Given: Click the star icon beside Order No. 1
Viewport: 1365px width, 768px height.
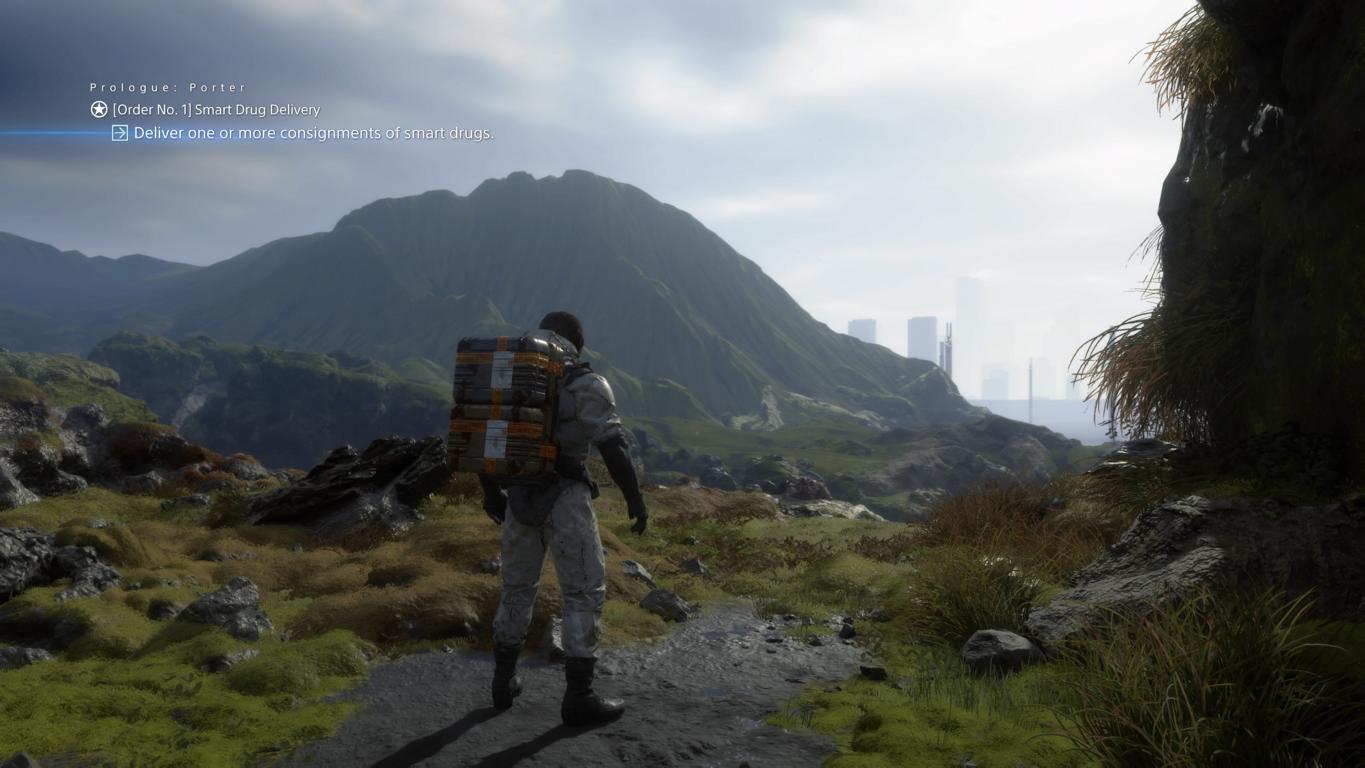Looking at the screenshot, I should pos(99,110).
